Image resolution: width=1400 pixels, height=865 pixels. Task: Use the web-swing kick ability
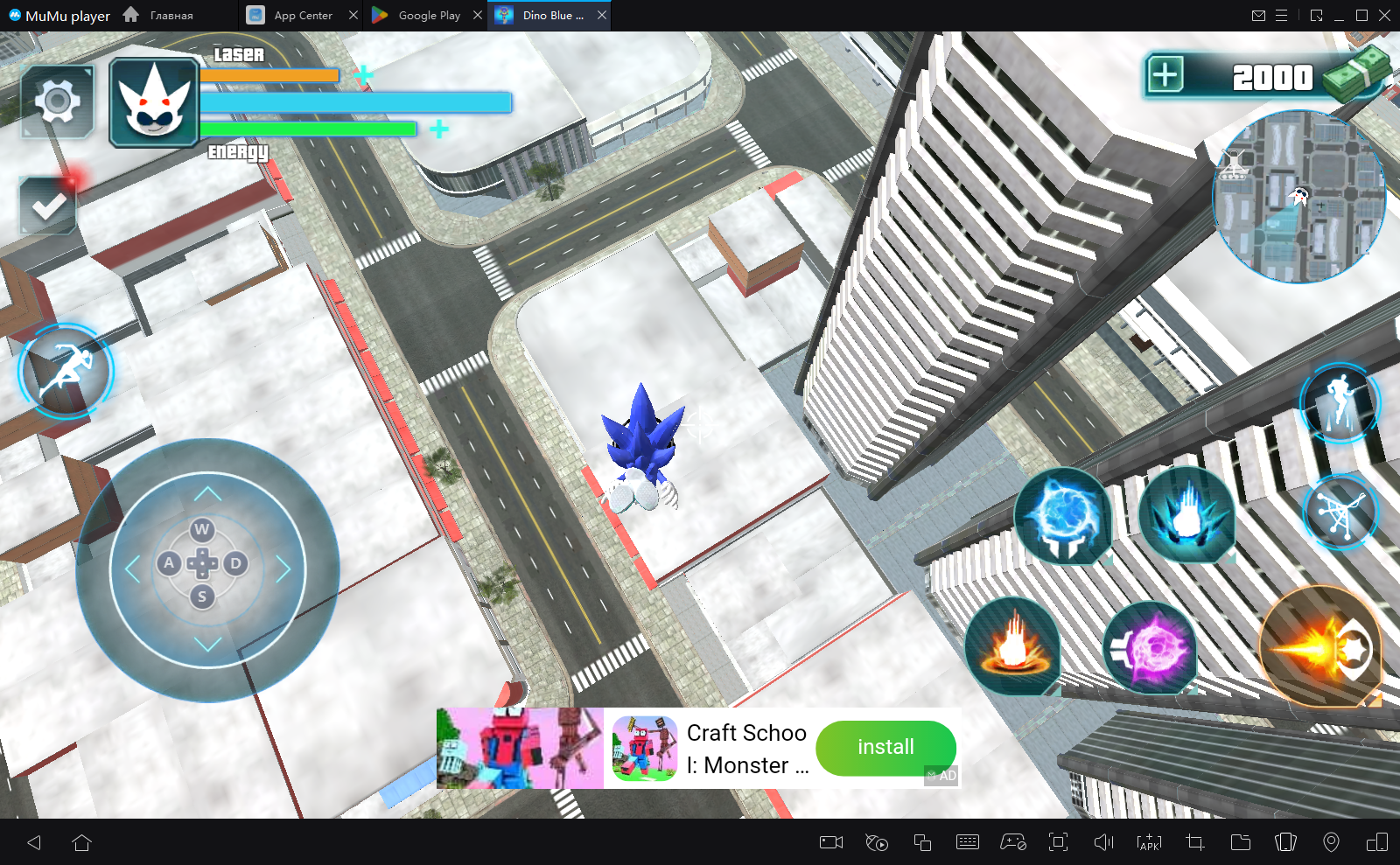[1340, 513]
